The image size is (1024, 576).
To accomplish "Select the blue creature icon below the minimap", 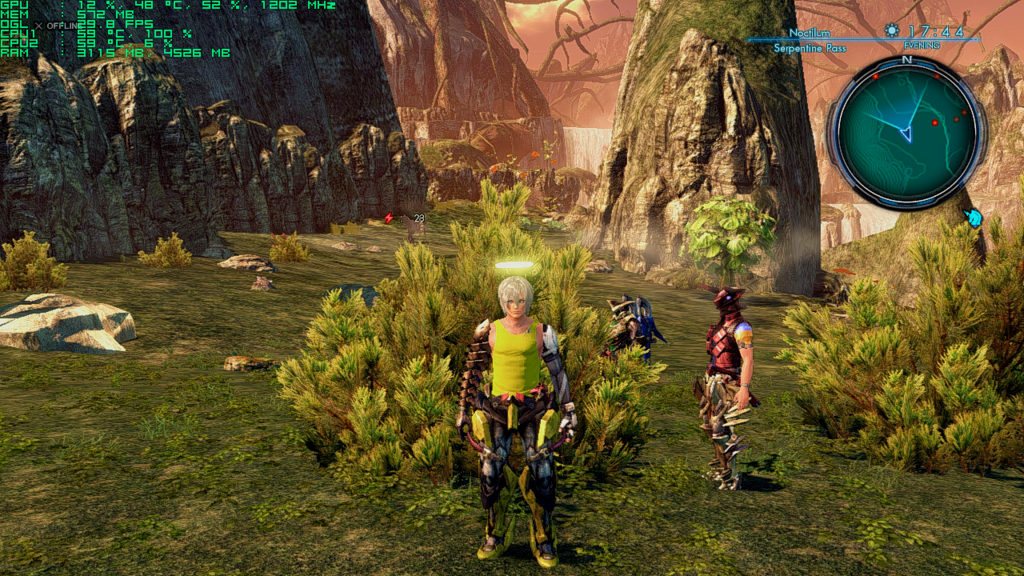I will click(x=973, y=217).
